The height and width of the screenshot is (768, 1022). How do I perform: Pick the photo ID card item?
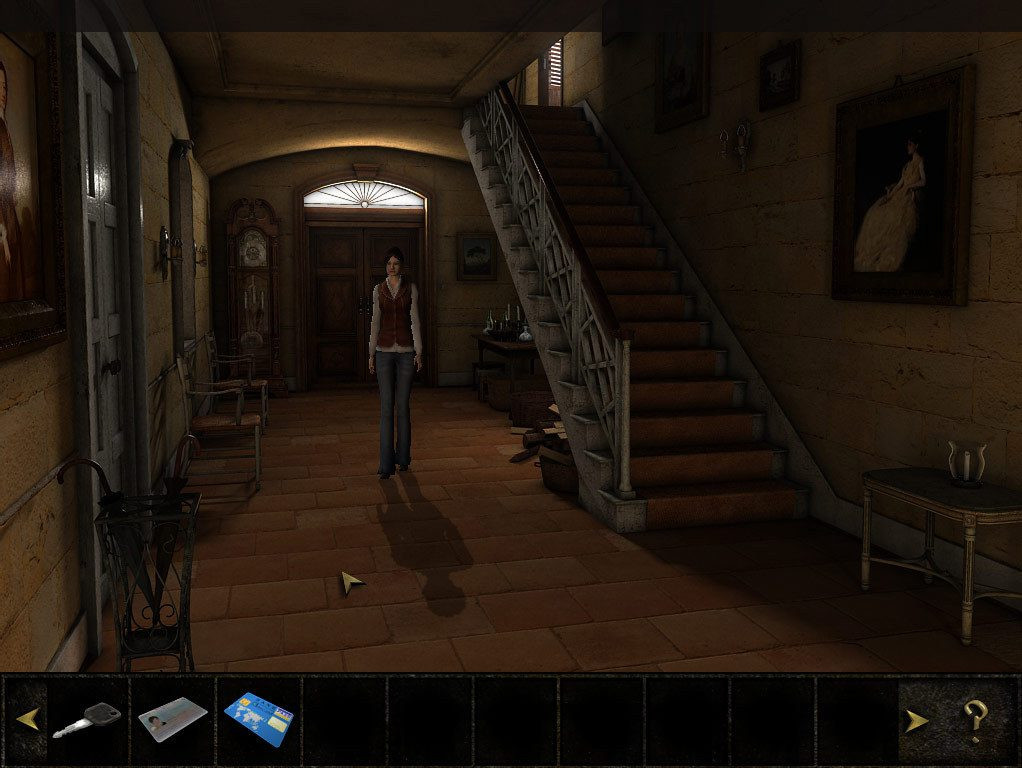click(x=172, y=719)
